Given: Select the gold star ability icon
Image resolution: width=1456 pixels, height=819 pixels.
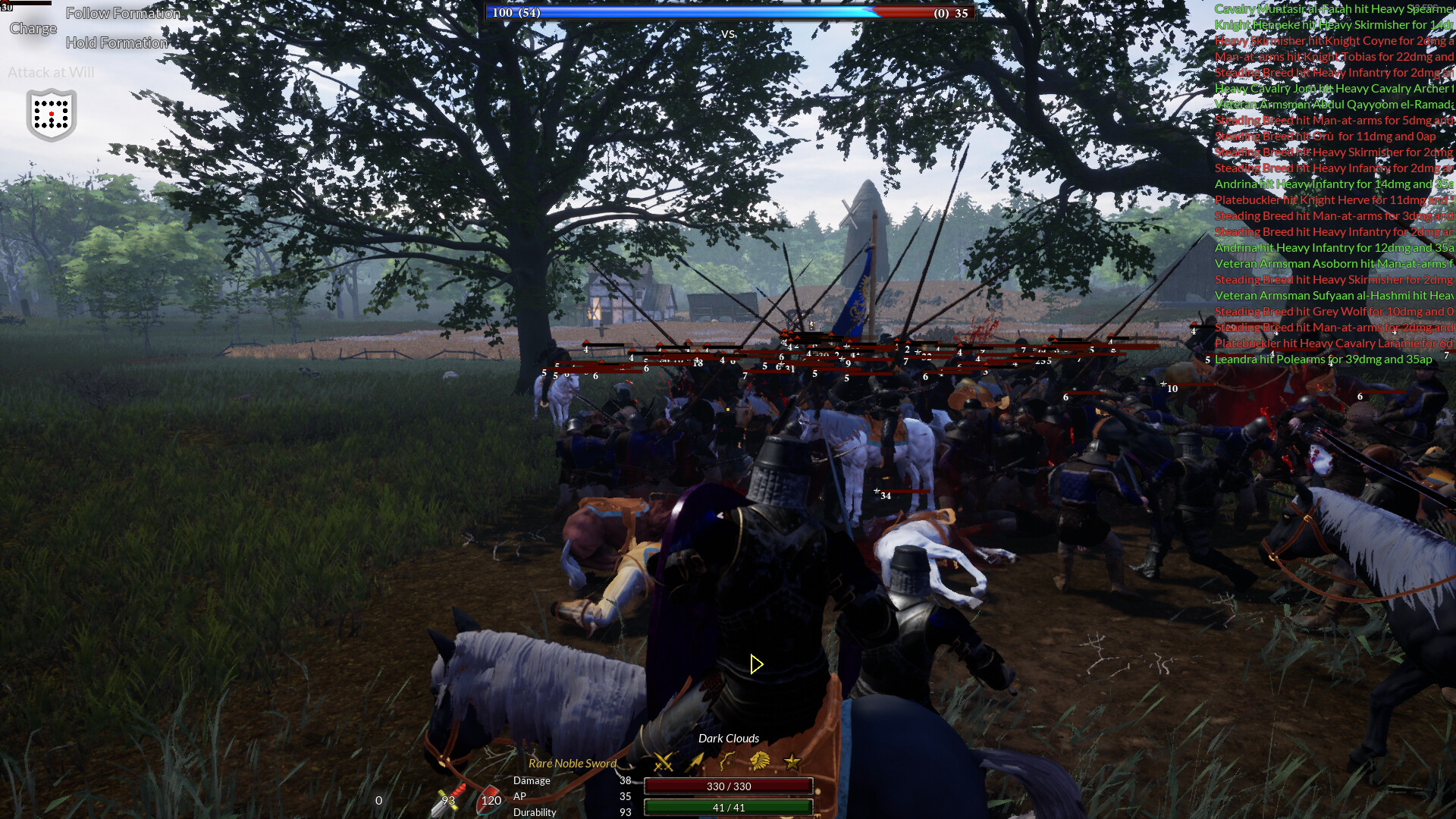Looking at the screenshot, I should [791, 761].
